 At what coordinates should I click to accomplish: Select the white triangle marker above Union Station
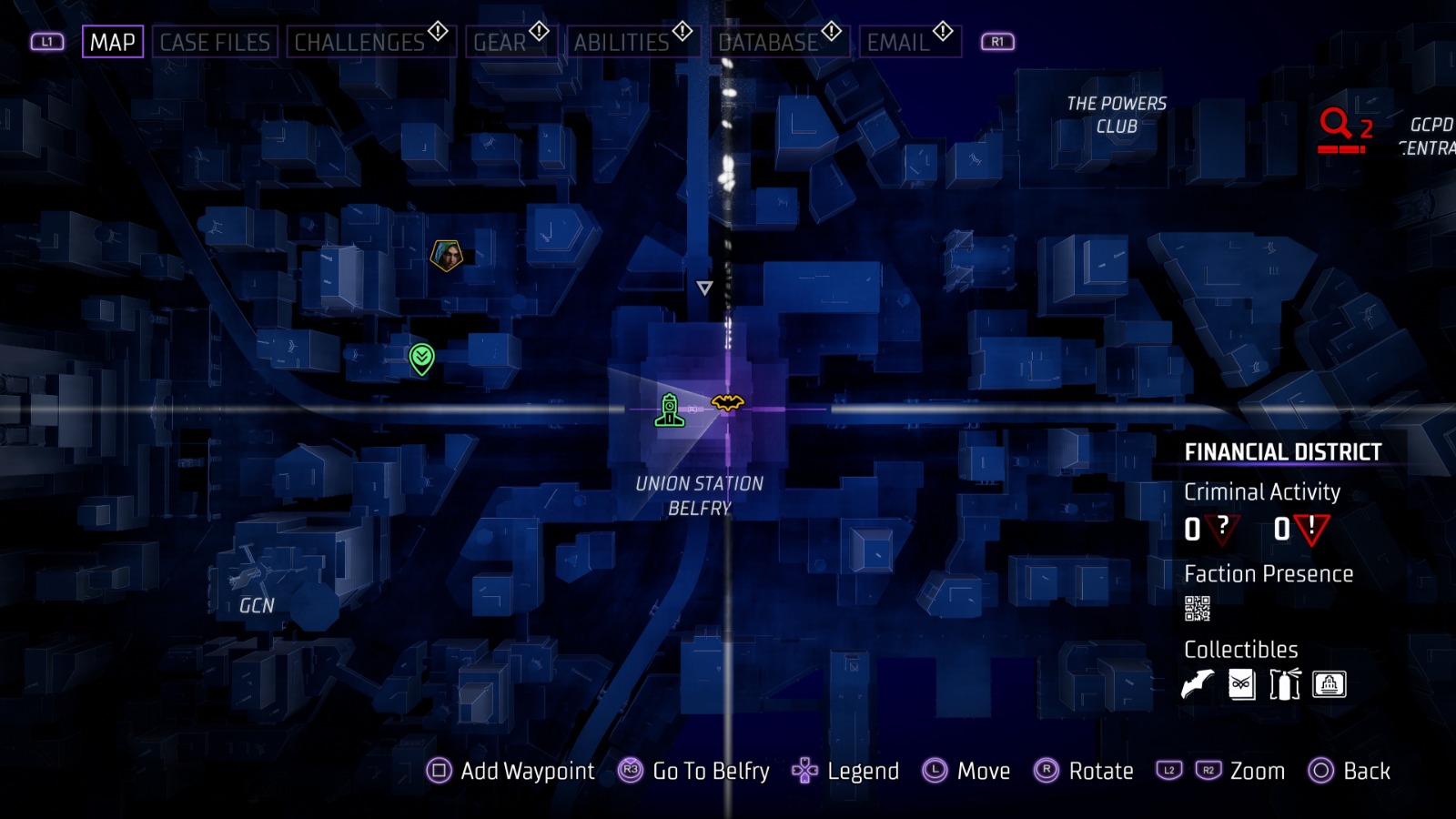(x=703, y=289)
